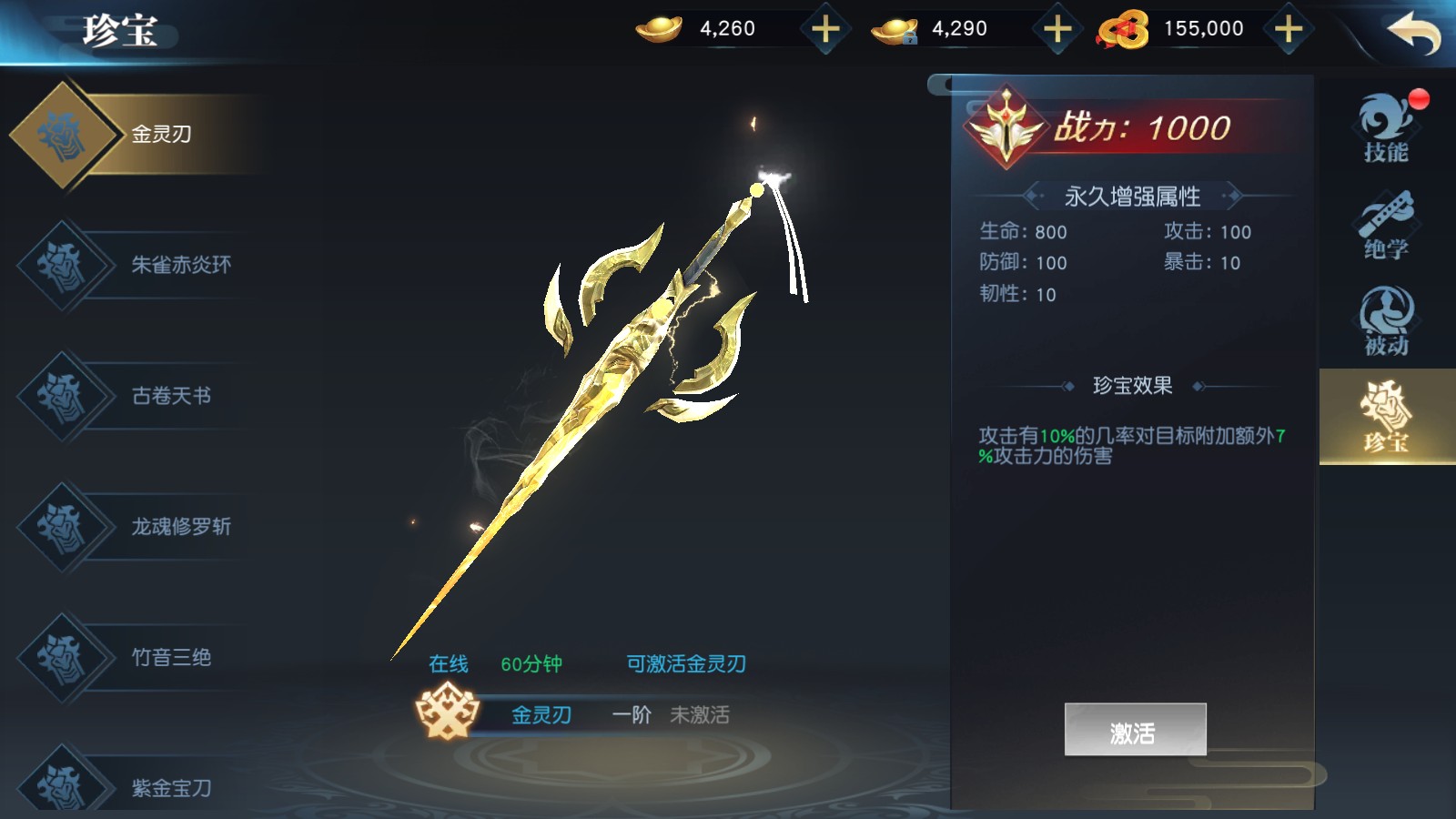1456x819 pixels.
Task: Add bound ingots using the plus button
Action: click(1057, 29)
